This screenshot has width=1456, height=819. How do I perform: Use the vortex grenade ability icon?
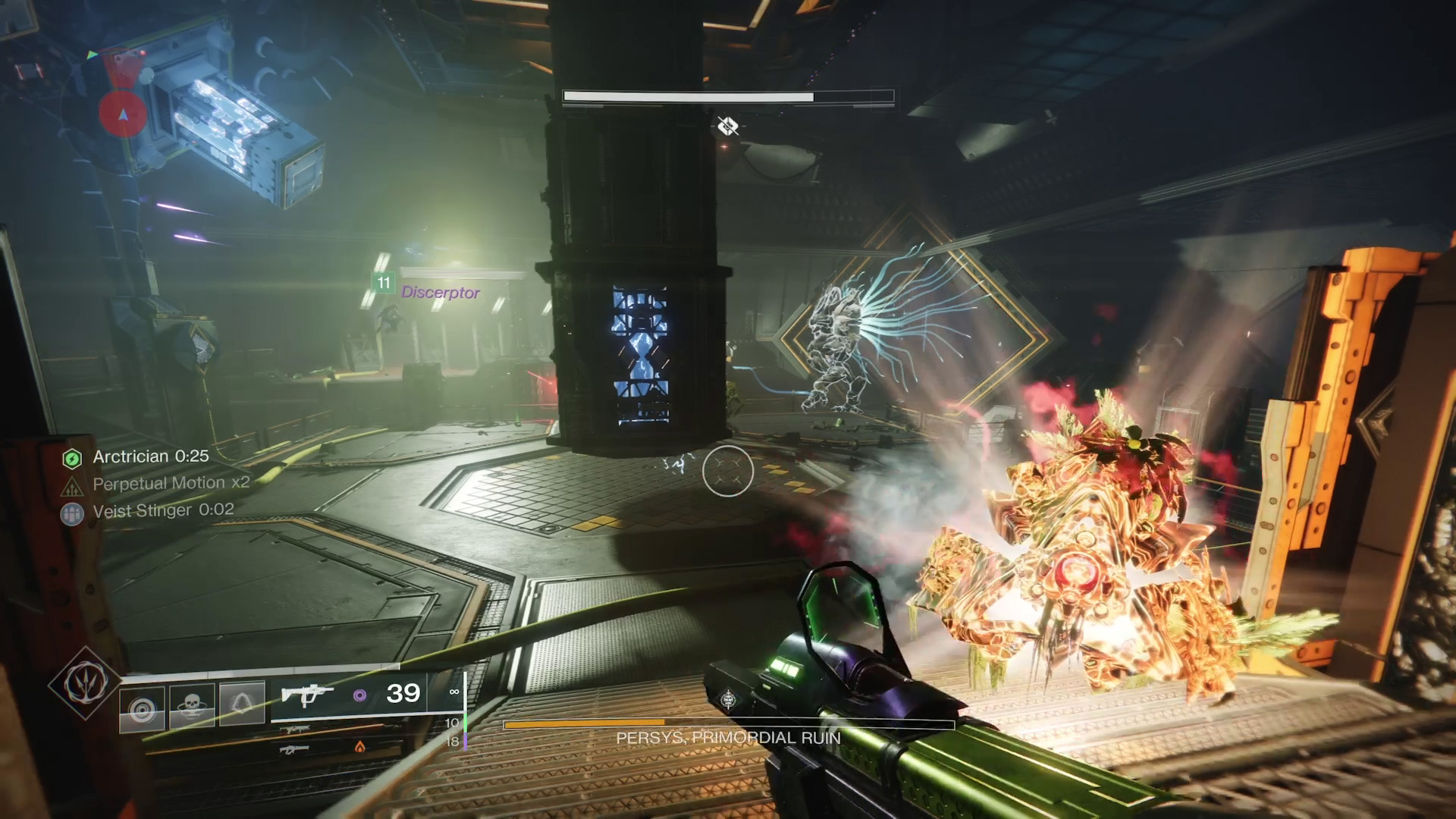point(142,709)
